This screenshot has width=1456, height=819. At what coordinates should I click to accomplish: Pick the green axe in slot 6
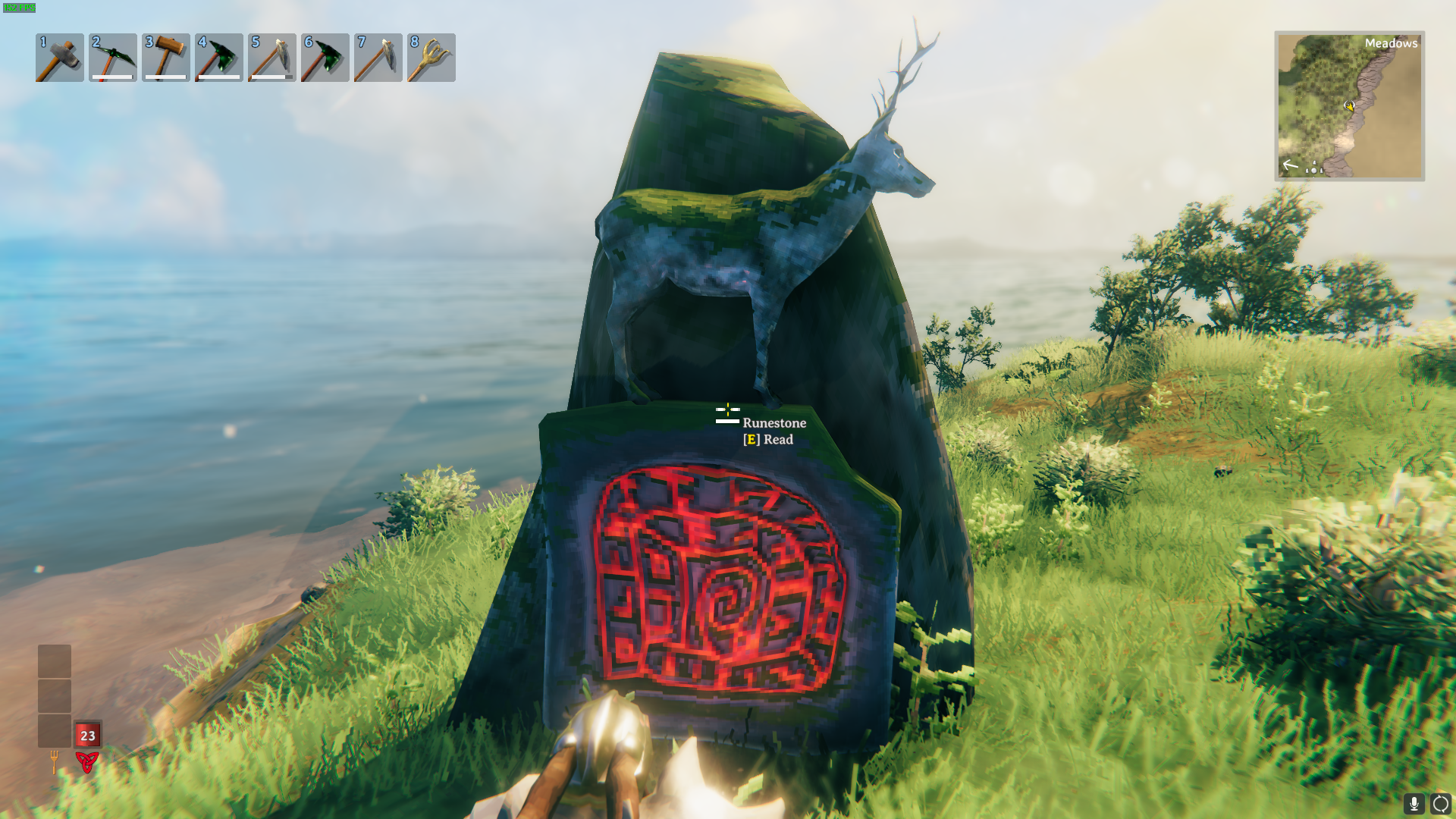point(325,58)
